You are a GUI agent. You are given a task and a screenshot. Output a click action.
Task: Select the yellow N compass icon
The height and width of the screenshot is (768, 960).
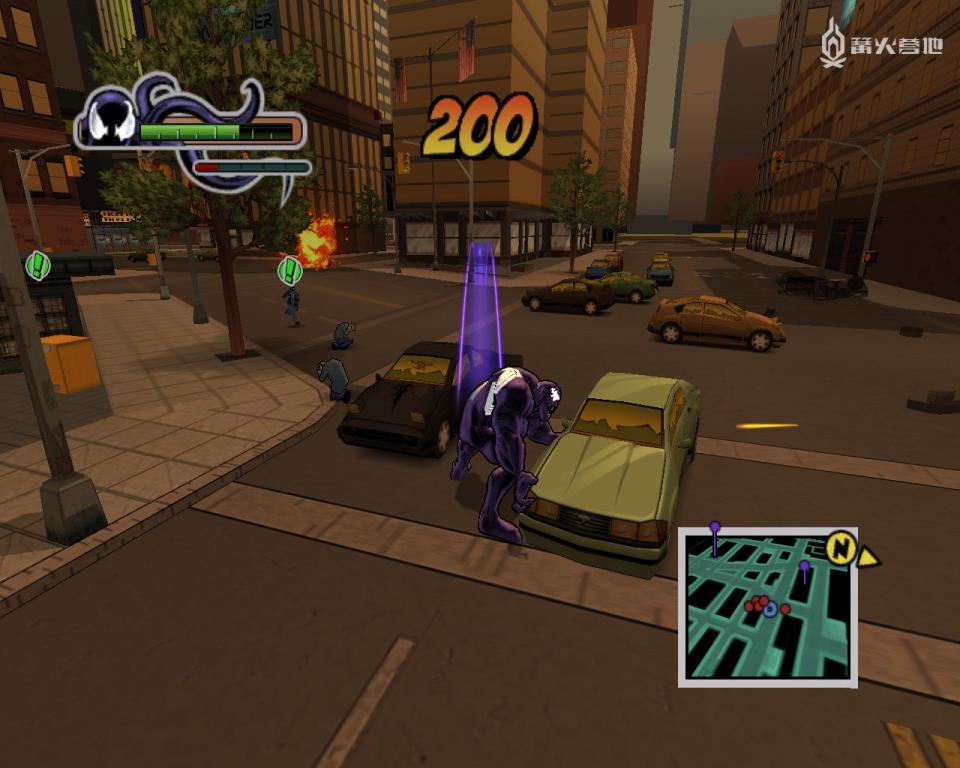[x=843, y=547]
